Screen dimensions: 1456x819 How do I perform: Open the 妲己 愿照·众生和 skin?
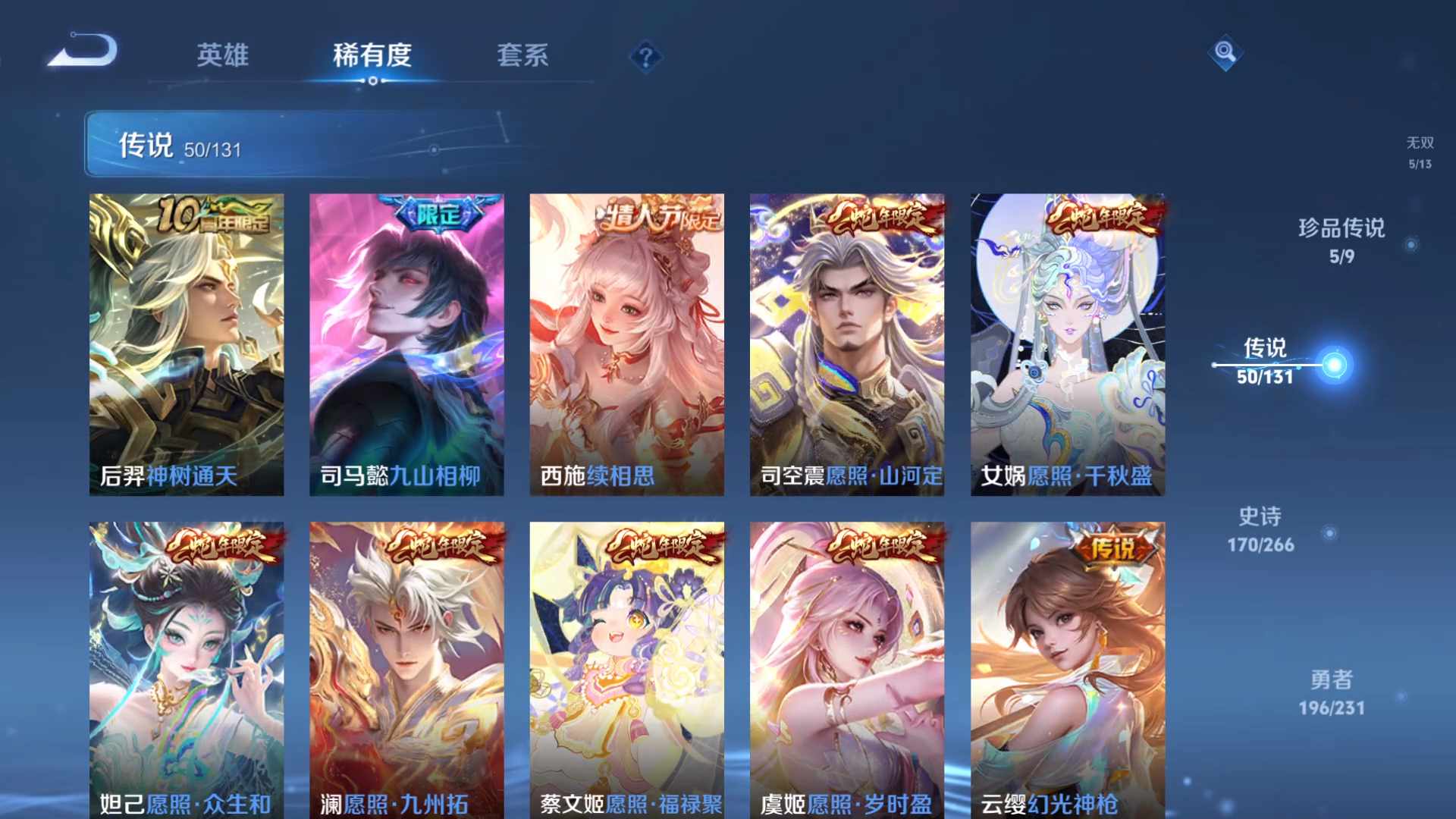coord(187,660)
